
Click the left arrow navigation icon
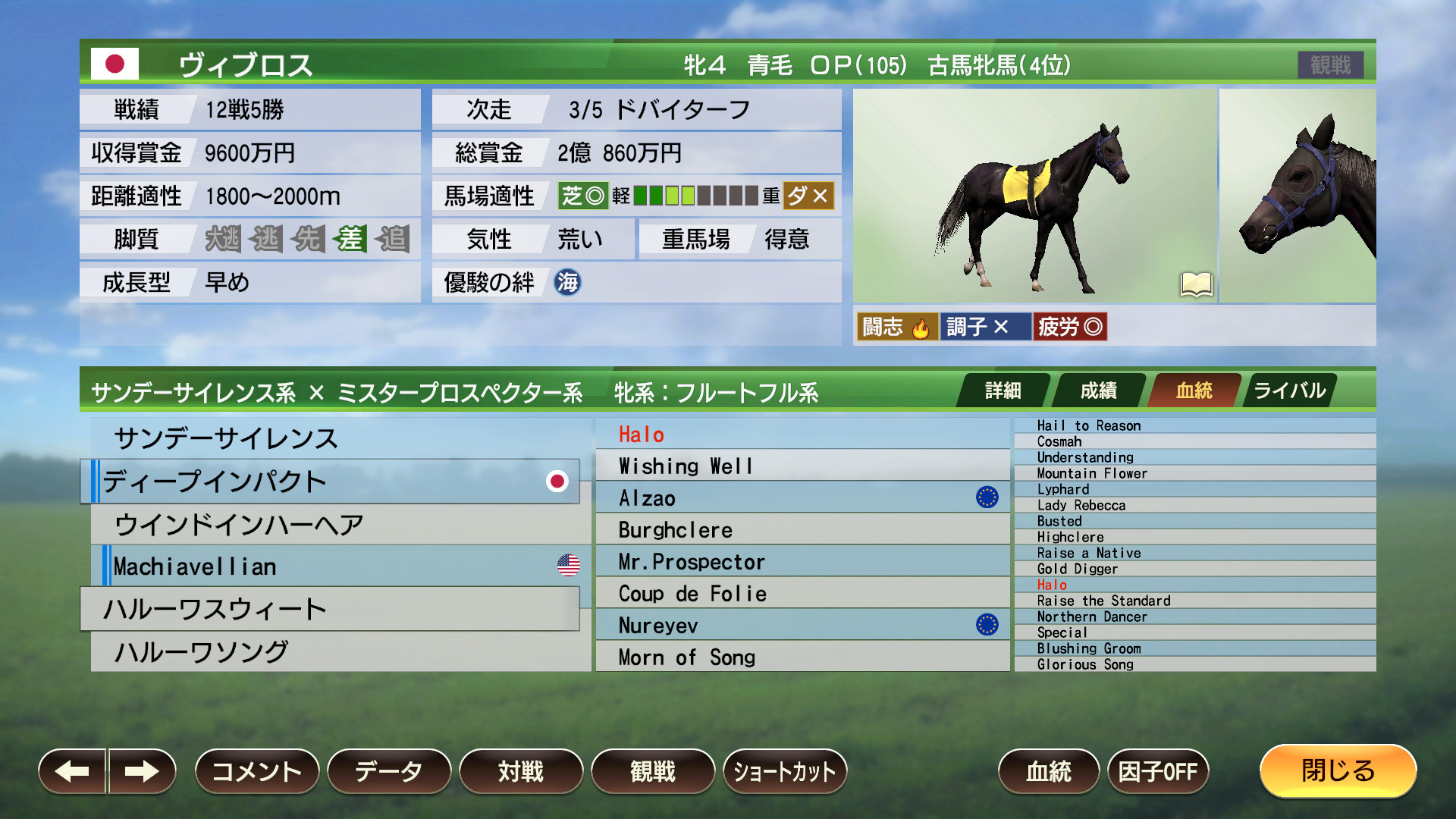coord(72,771)
